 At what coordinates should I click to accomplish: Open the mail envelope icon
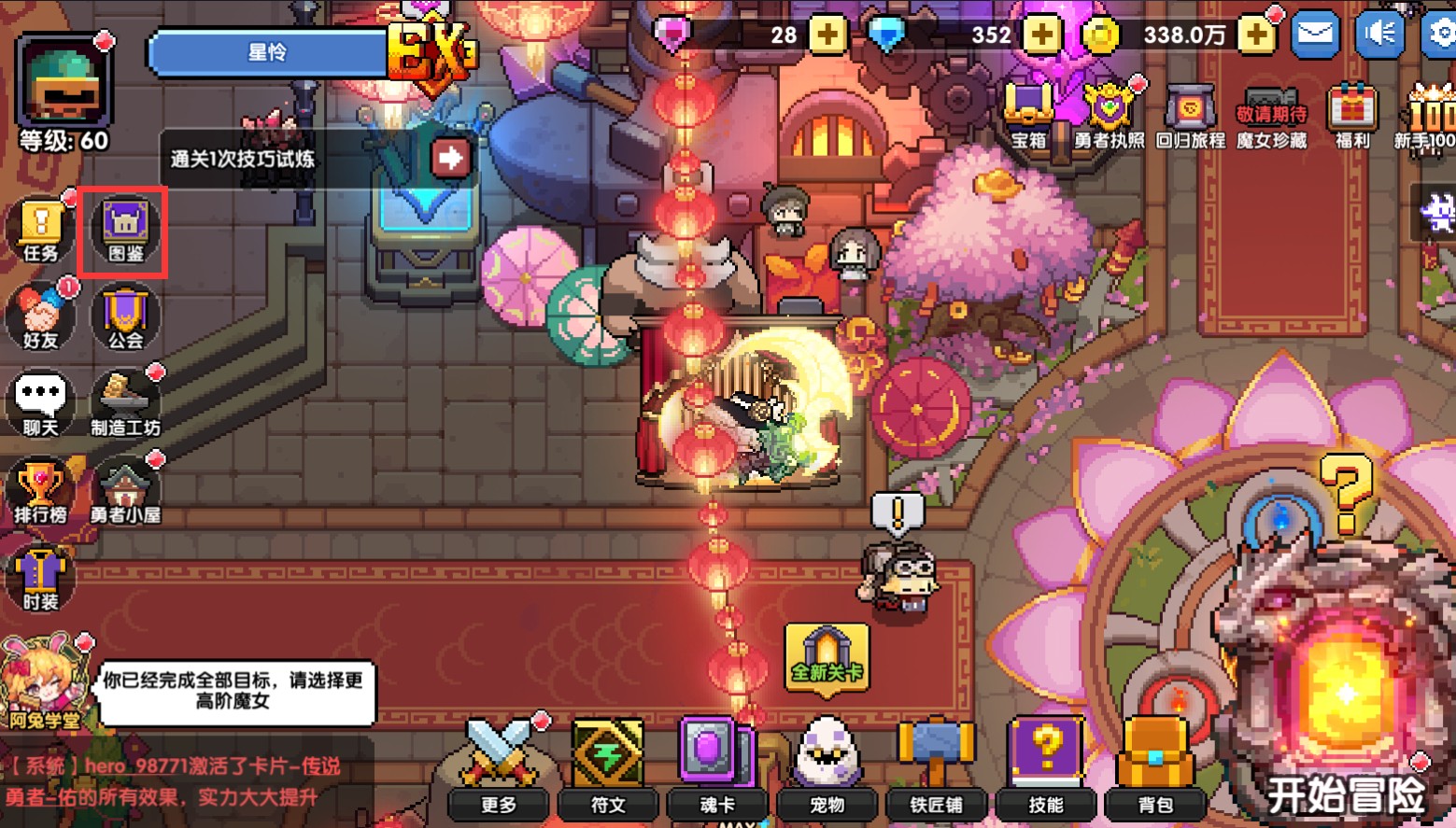[x=1315, y=35]
